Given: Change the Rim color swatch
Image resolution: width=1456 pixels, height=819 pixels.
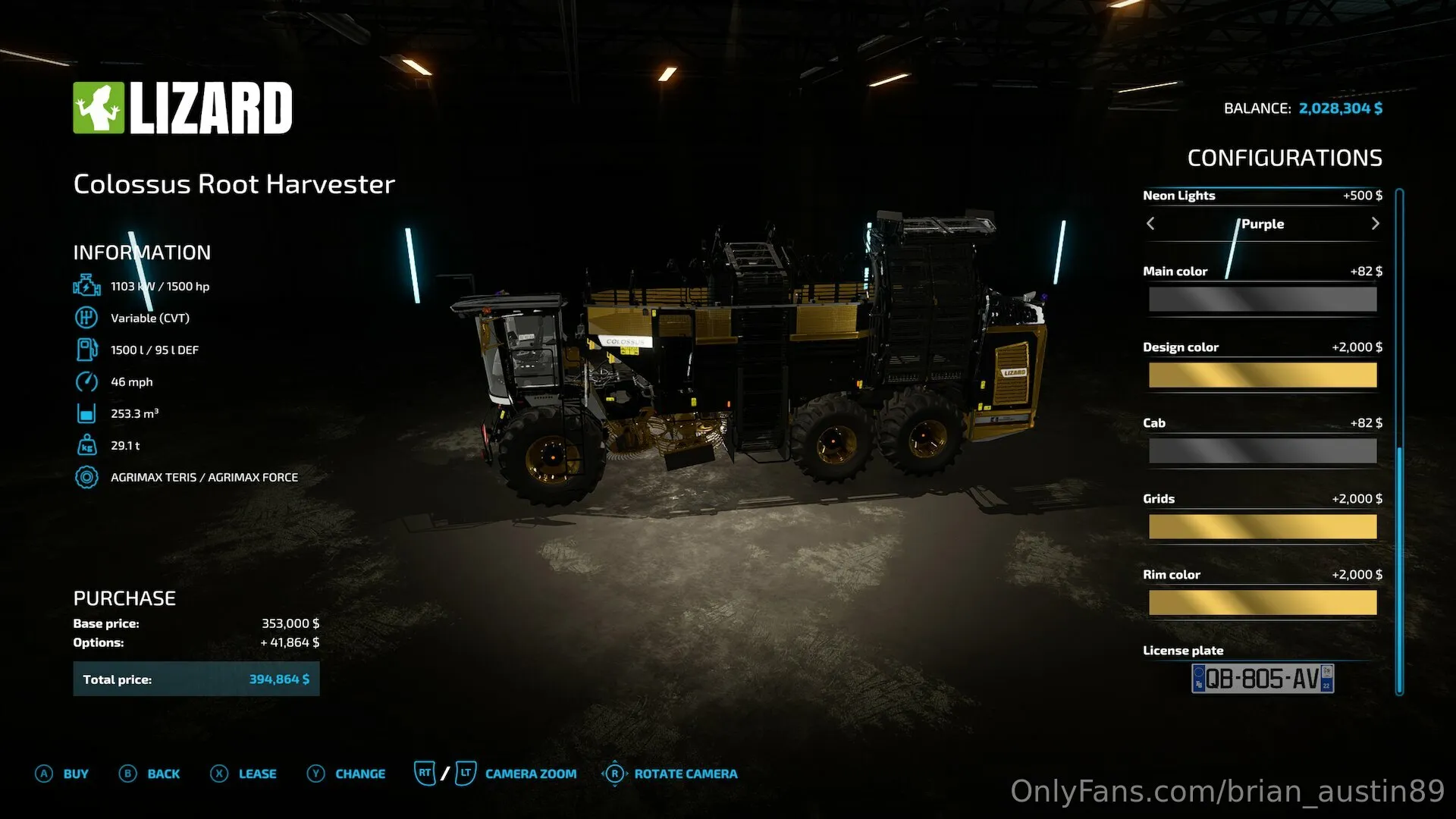Looking at the screenshot, I should [1262, 603].
